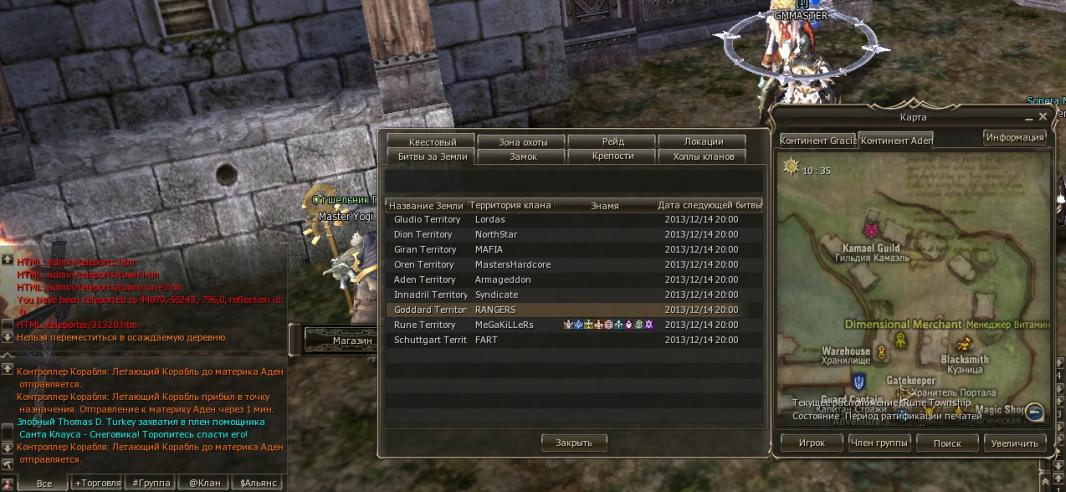Click the Закрыть button
The width and height of the screenshot is (1066, 492).
click(574, 442)
